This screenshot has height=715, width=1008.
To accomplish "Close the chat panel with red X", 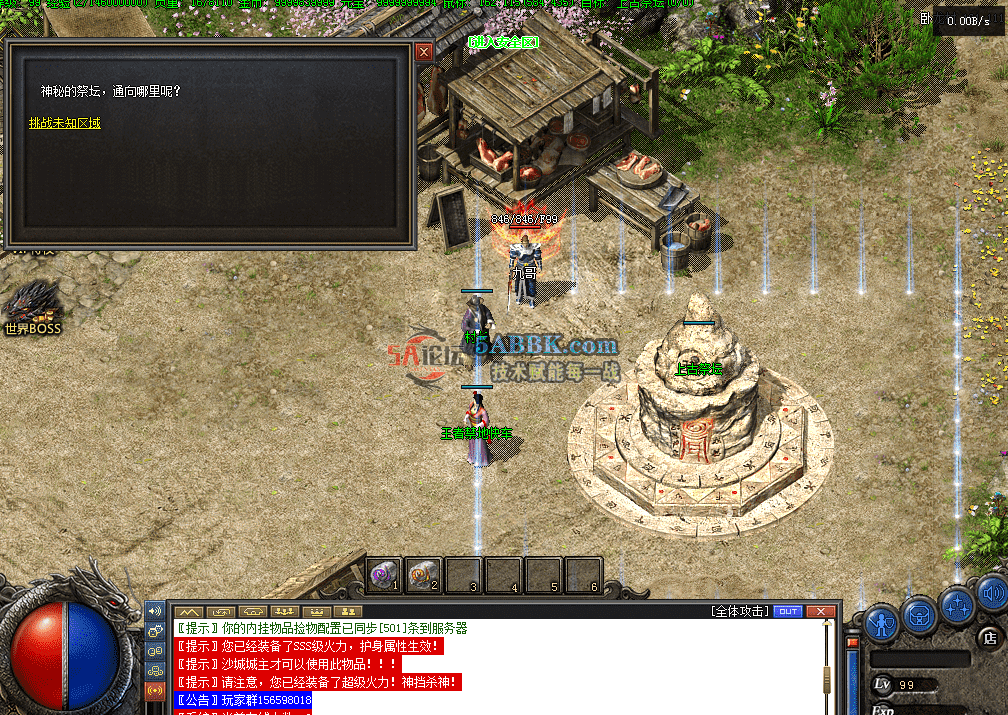I will tap(821, 611).
